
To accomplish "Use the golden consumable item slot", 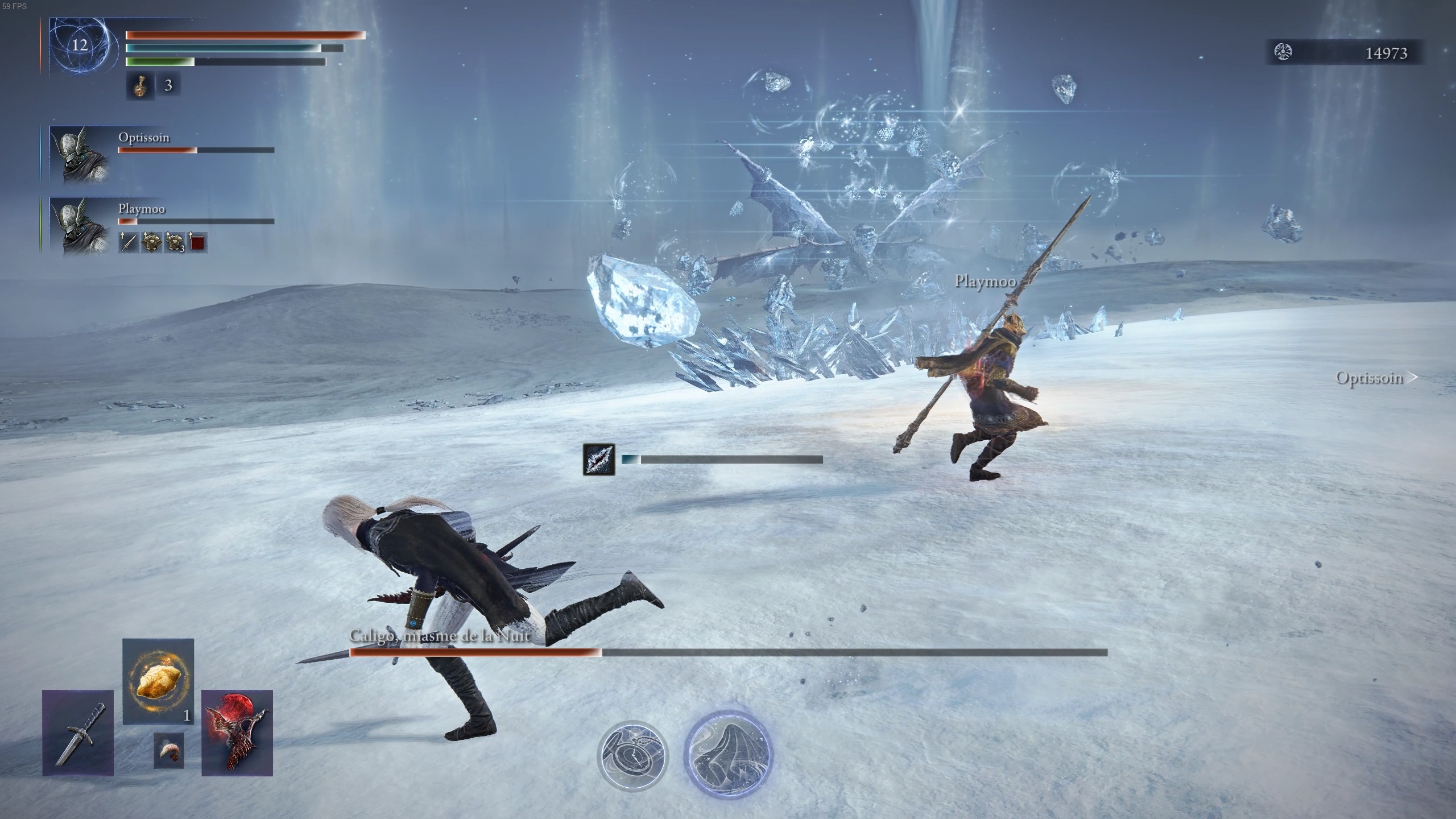I will [158, 681].
